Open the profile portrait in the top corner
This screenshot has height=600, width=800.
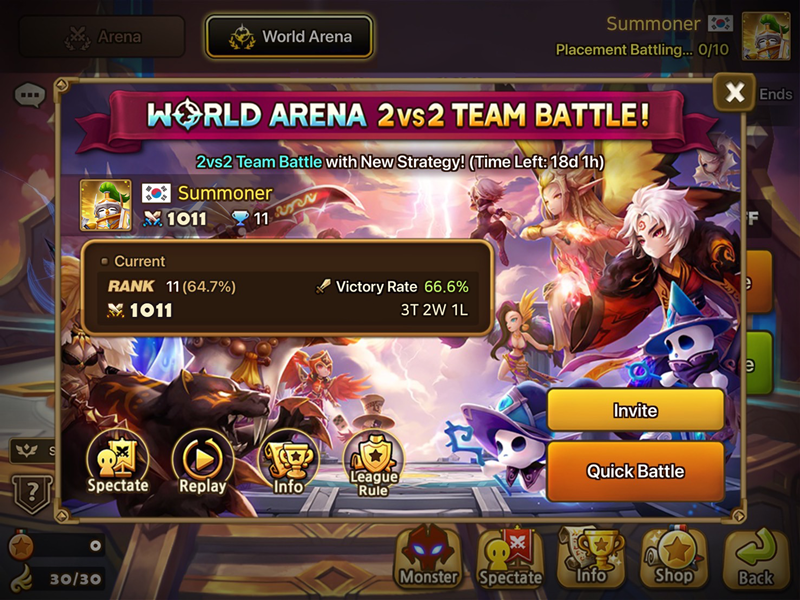[766, 36]
